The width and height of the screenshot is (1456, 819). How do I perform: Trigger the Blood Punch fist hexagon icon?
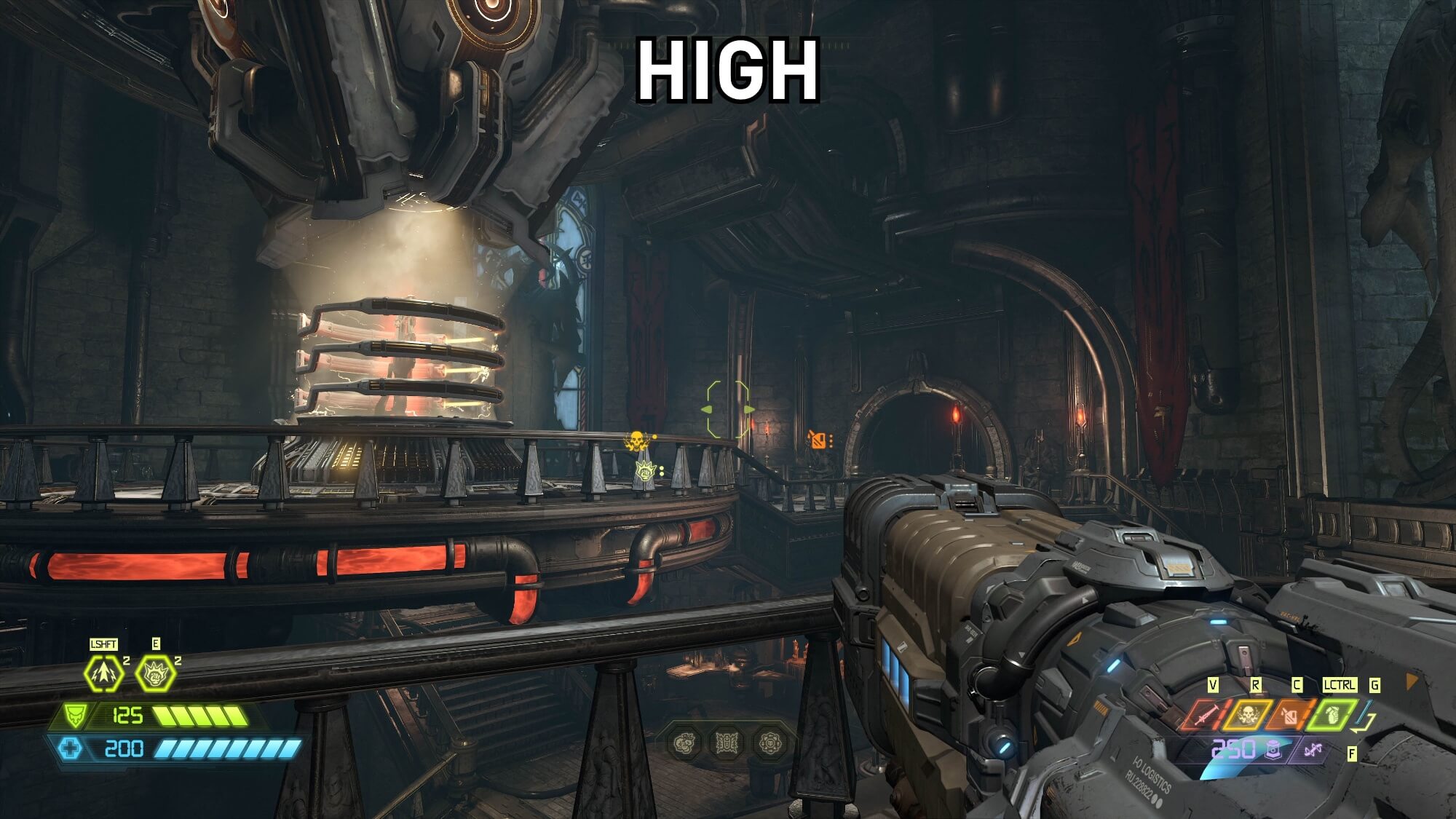(x=155, y=673)
